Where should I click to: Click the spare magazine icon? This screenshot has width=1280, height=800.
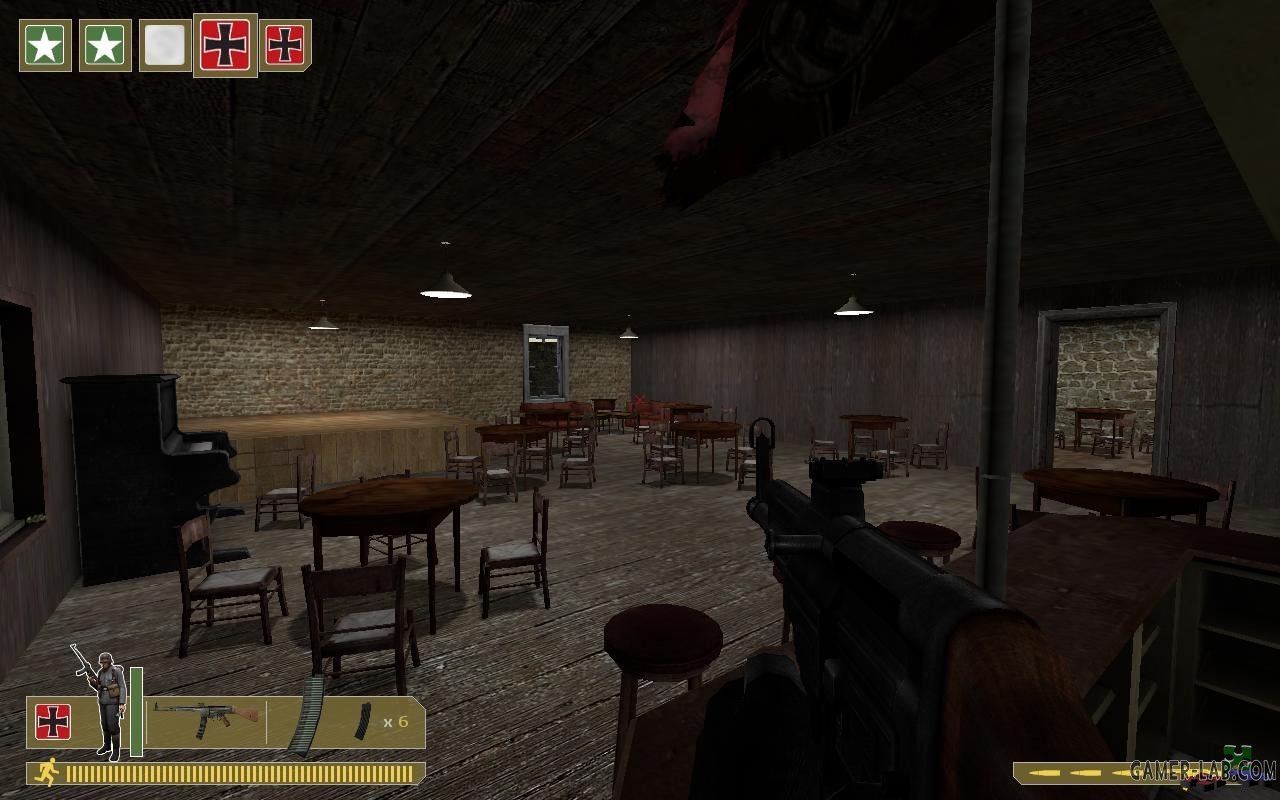[362, 721]
